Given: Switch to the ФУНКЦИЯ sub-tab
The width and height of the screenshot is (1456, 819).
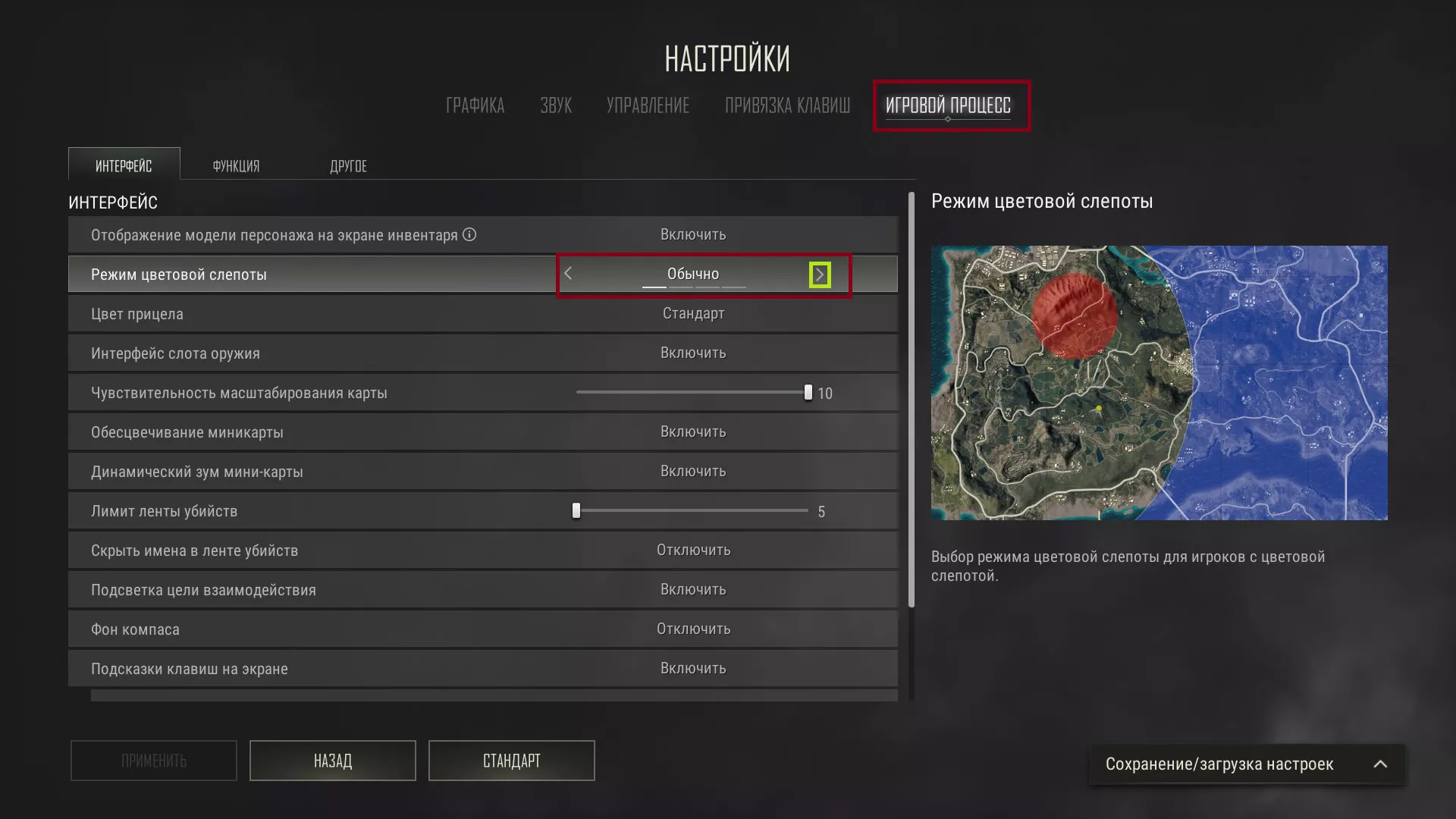Looking at the screenshot, I should pos(236,165).
